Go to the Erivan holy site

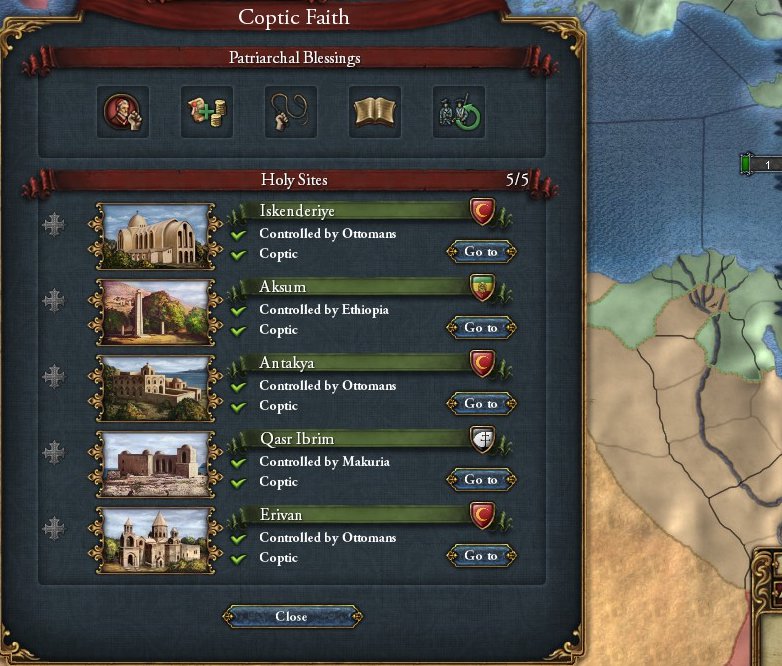coord(481,556)
